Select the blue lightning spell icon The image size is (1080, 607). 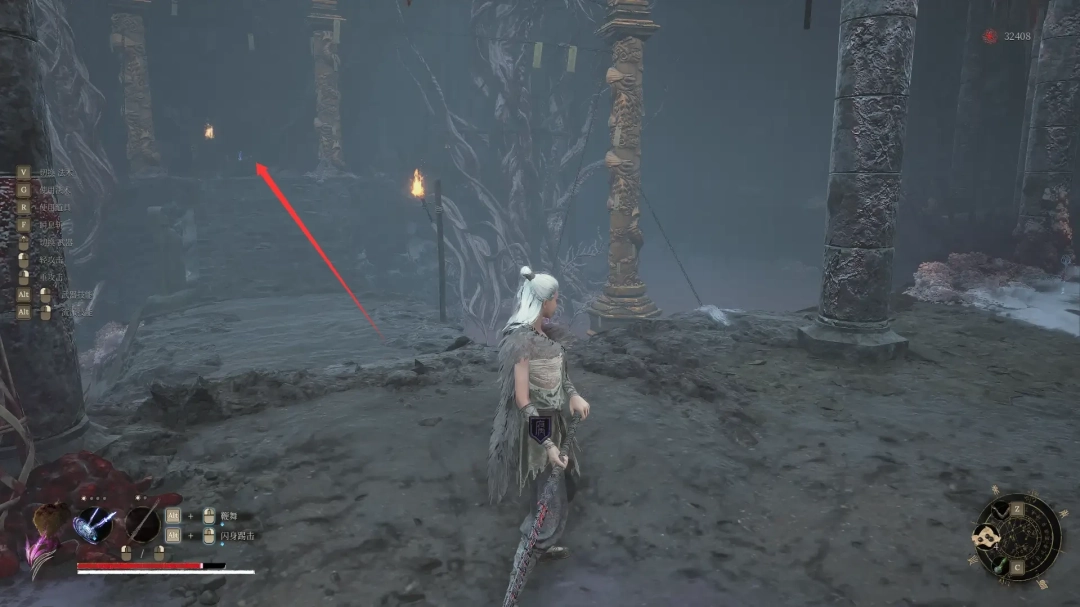click(93, 524)
